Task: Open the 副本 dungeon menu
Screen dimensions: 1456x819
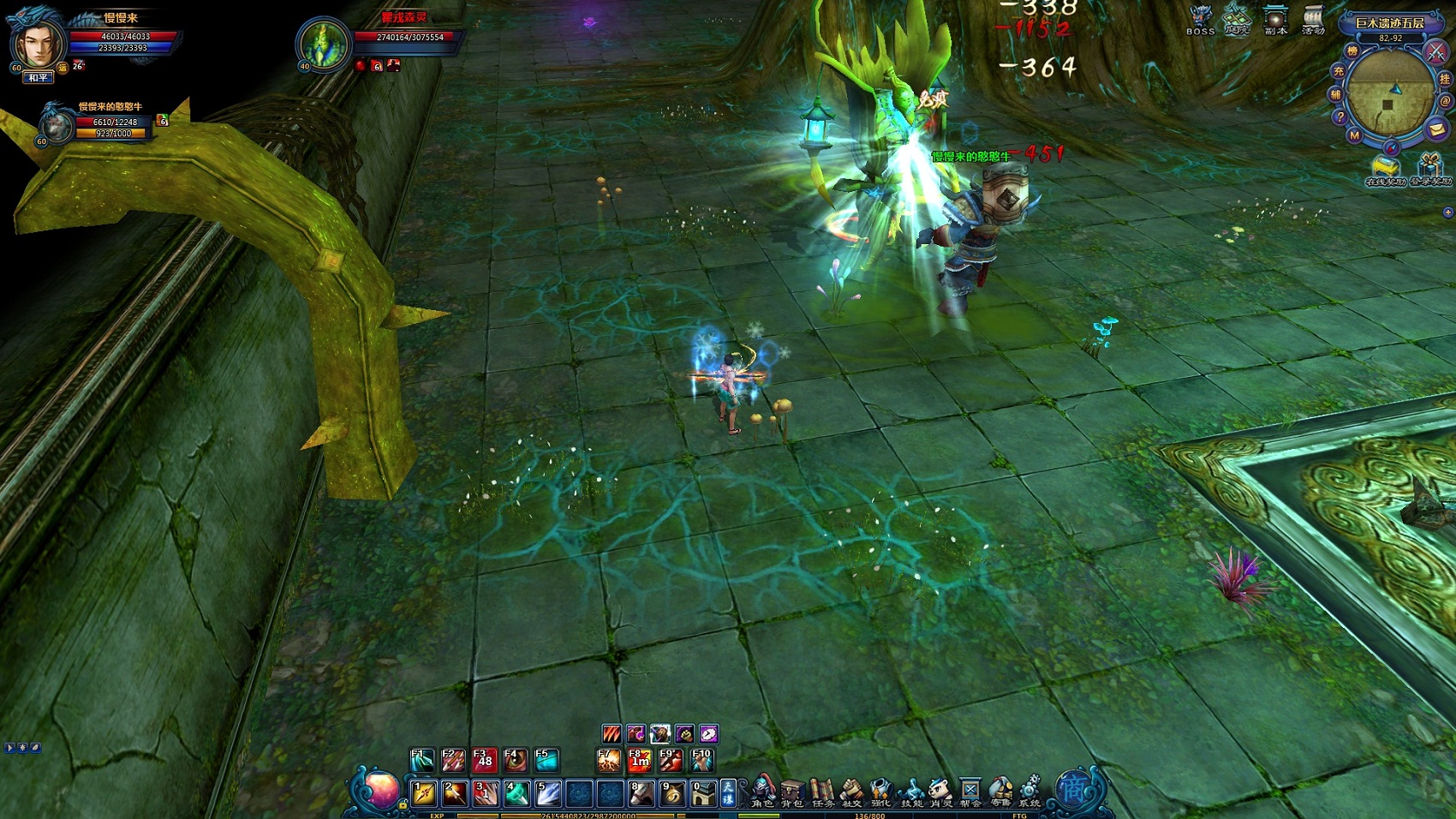Action: point(1276,20)
